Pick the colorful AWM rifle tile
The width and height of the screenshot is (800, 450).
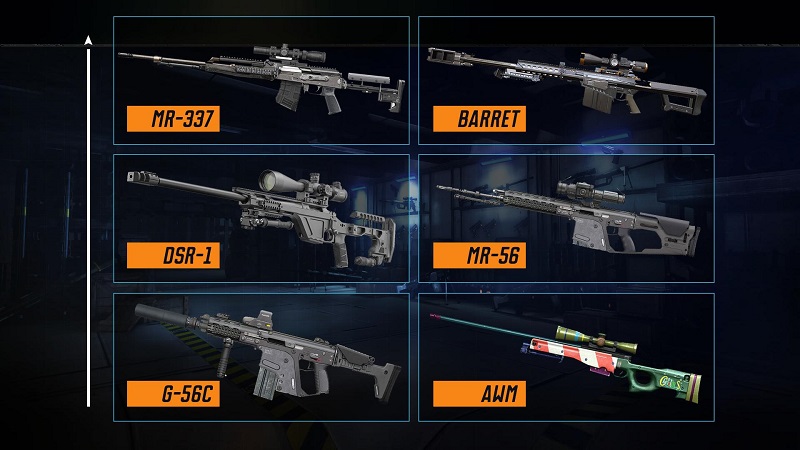(566, 356)
